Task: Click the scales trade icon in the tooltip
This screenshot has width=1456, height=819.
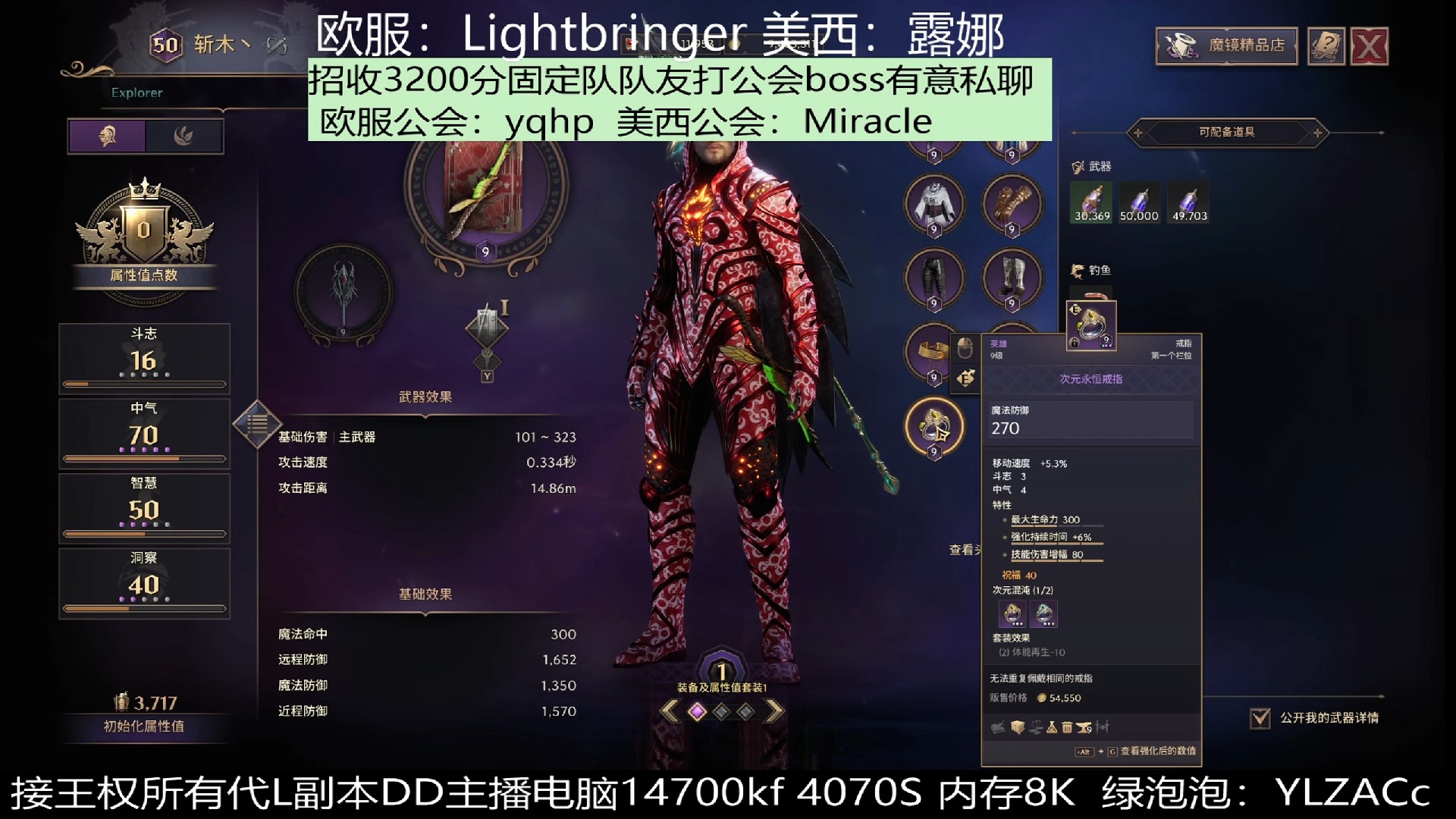Action: coord(1037,726)
